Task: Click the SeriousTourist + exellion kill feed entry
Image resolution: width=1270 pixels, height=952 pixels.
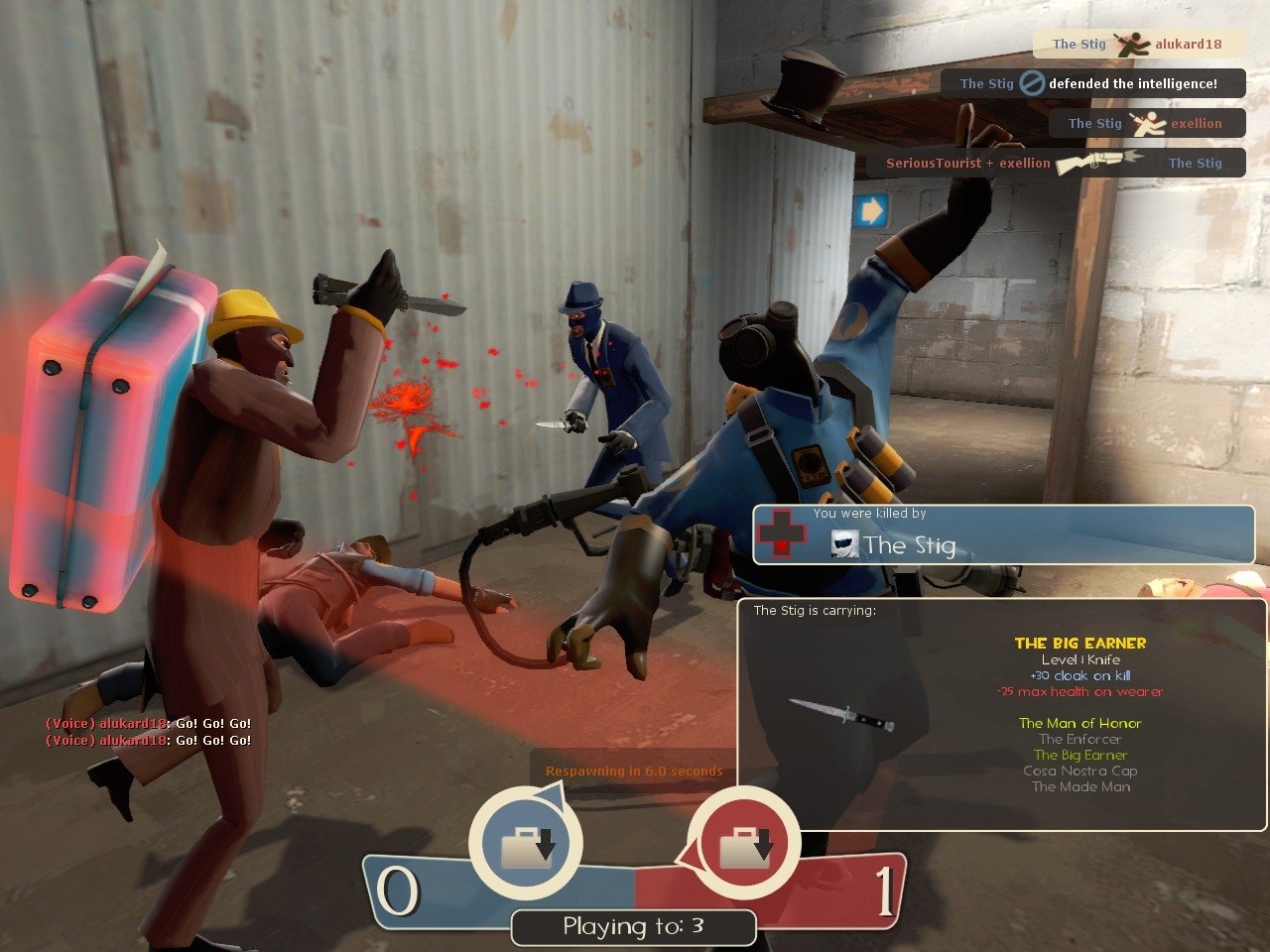Action: 1055,163
